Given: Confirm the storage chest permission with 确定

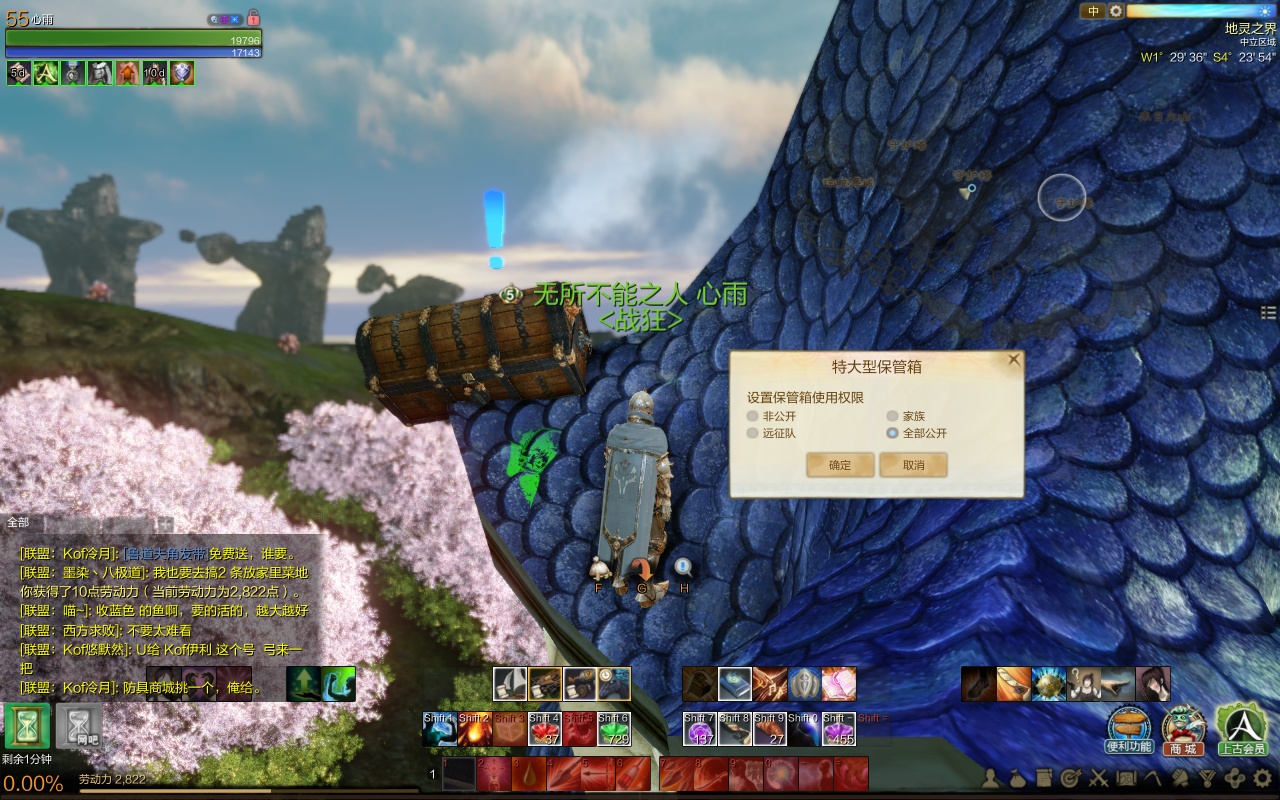Looking at the screenshot, I should tap(840, 465).
